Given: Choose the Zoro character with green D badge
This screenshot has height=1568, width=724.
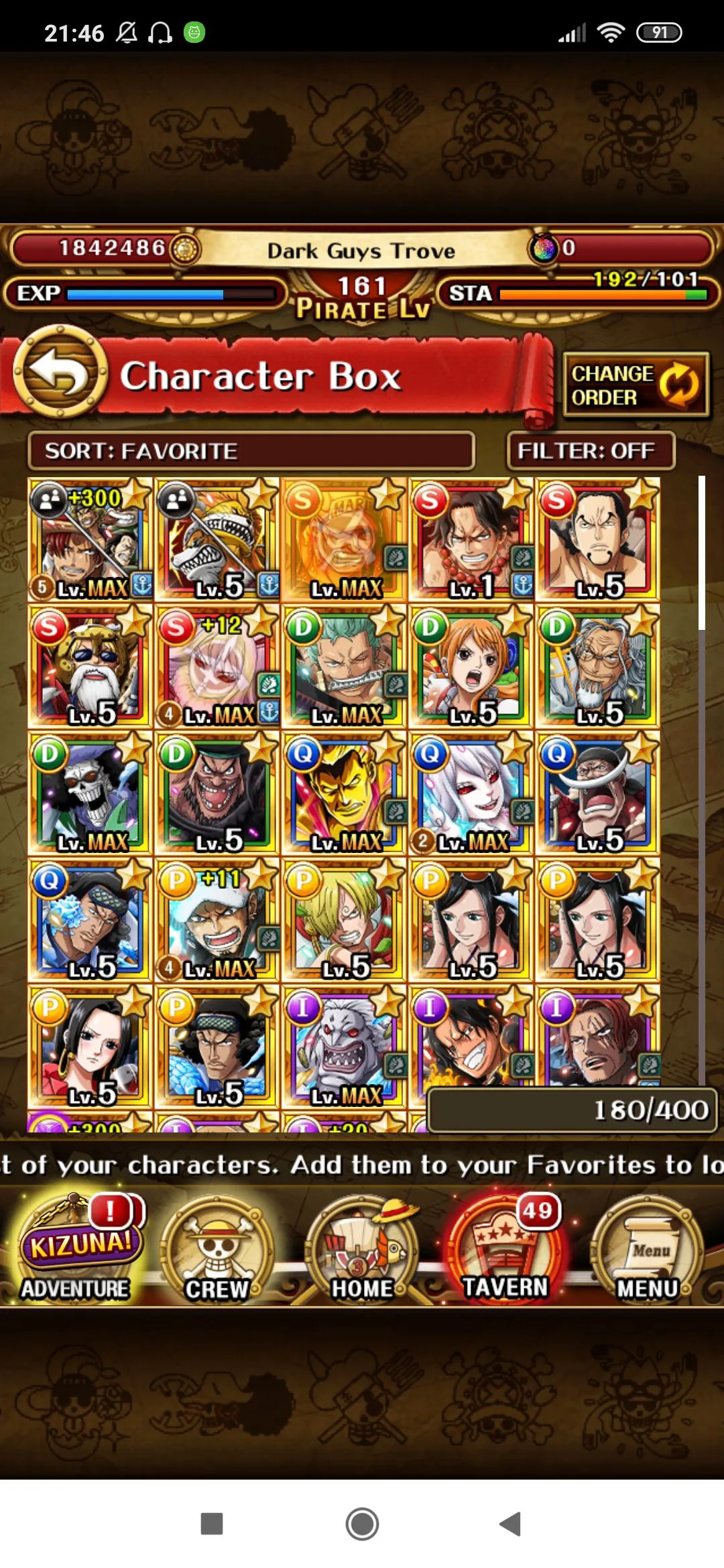Looking at the screenshot, I should tap(343, 666).
